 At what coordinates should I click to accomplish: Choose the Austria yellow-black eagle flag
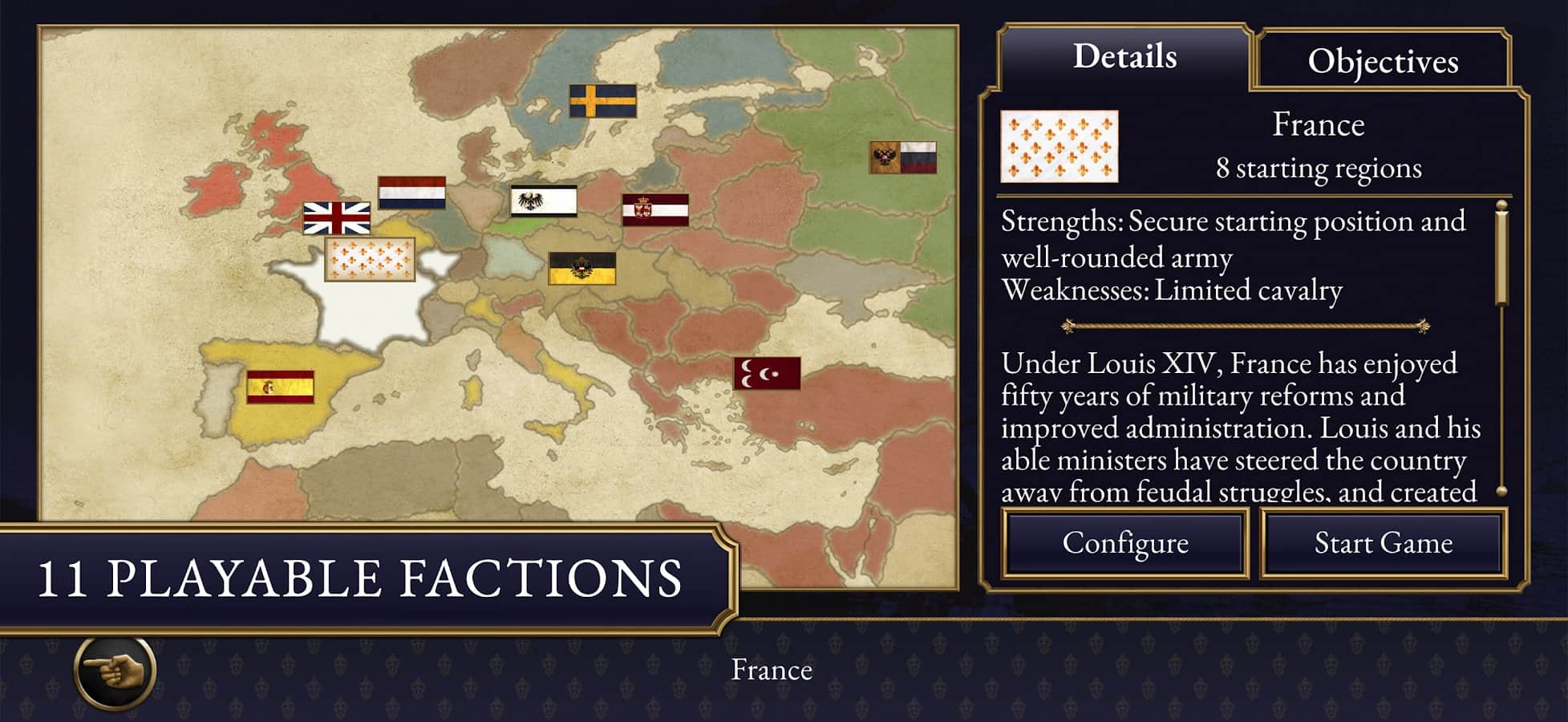tap(581, 269)
